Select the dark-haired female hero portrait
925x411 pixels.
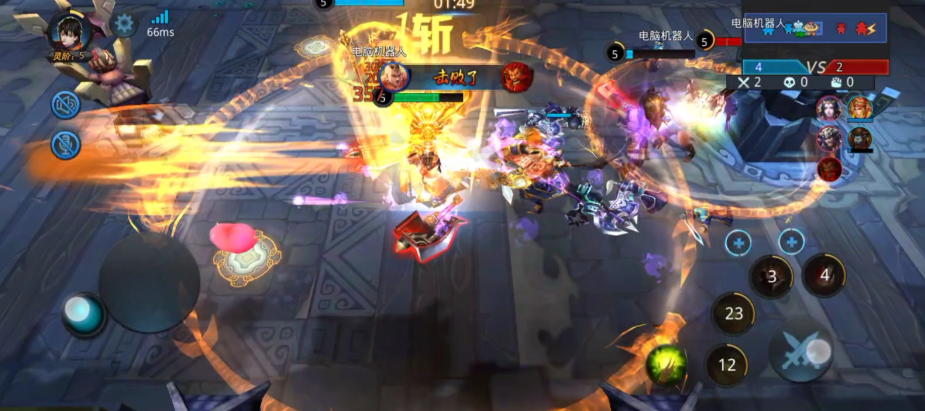pos(829,107)
